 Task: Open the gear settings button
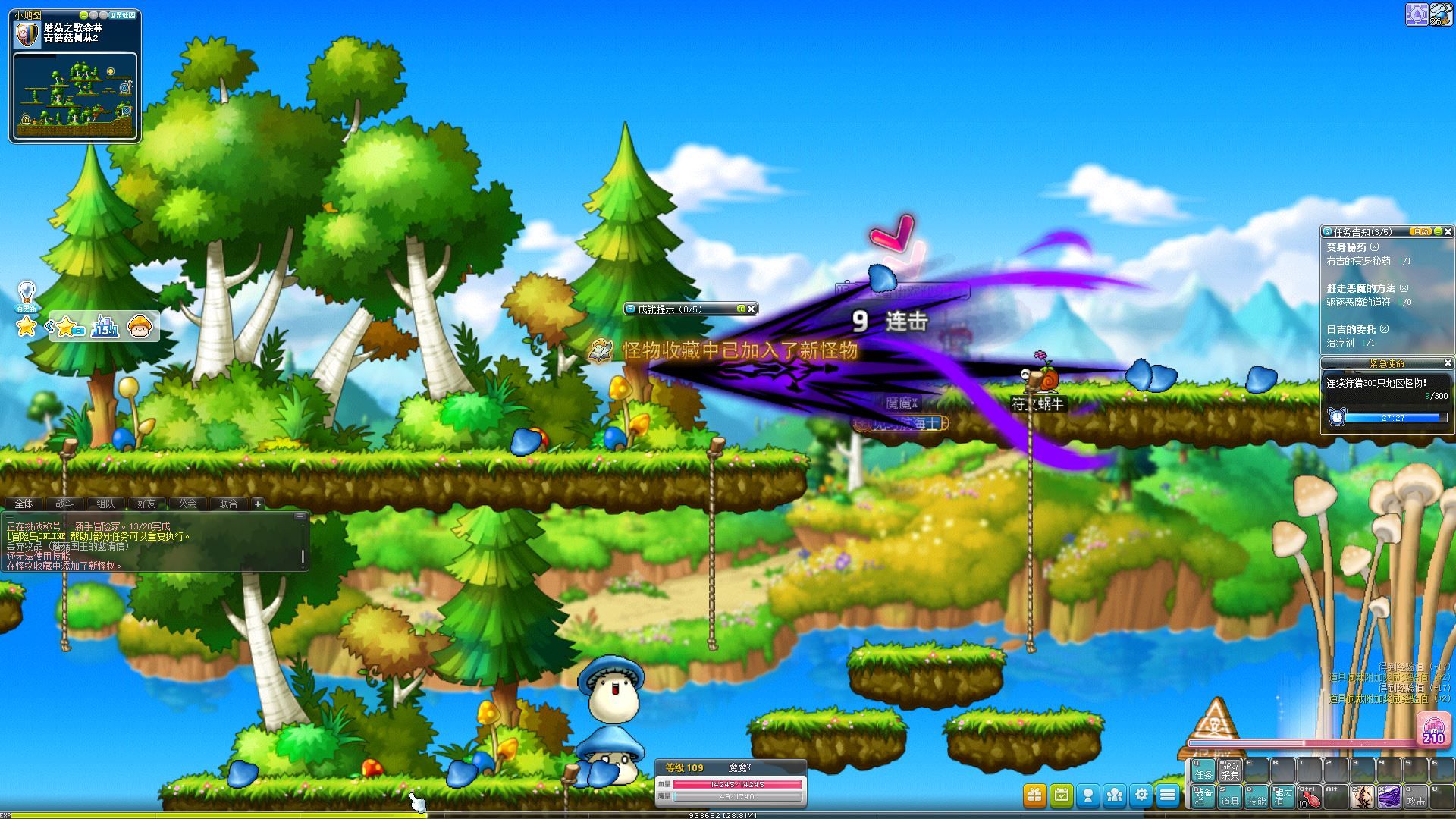[x=1141, y=795]
